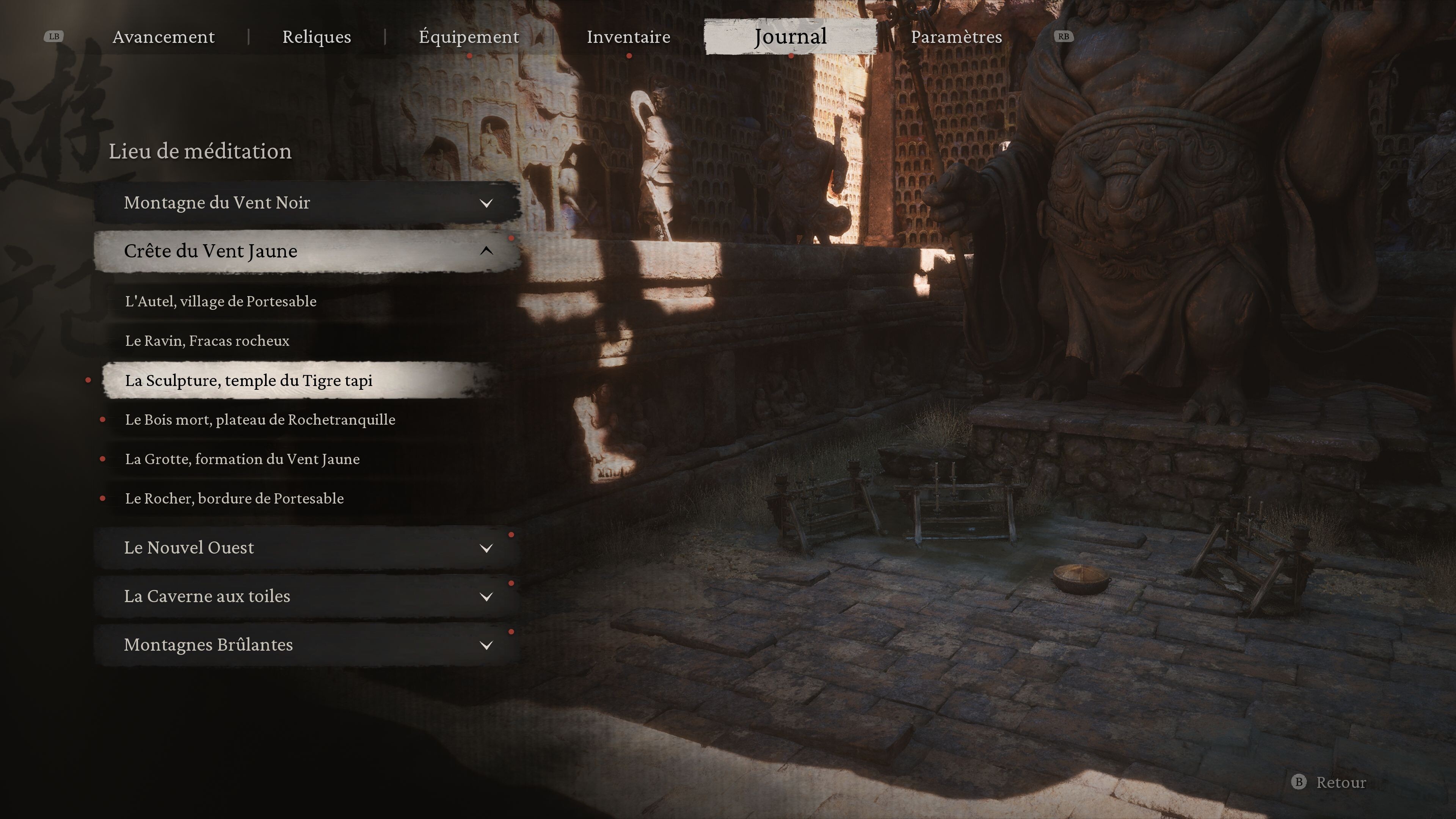1456x819 pixels.
Task: Switch to the Avancement tab
Action: pyautogui.click(x=163, y=37)
